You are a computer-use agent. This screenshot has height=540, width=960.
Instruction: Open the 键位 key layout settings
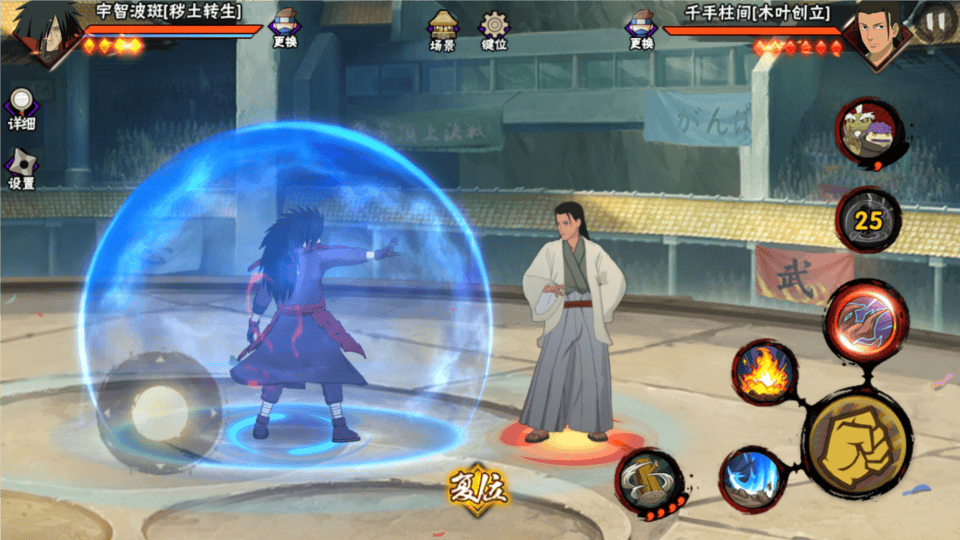coord(494,31)
